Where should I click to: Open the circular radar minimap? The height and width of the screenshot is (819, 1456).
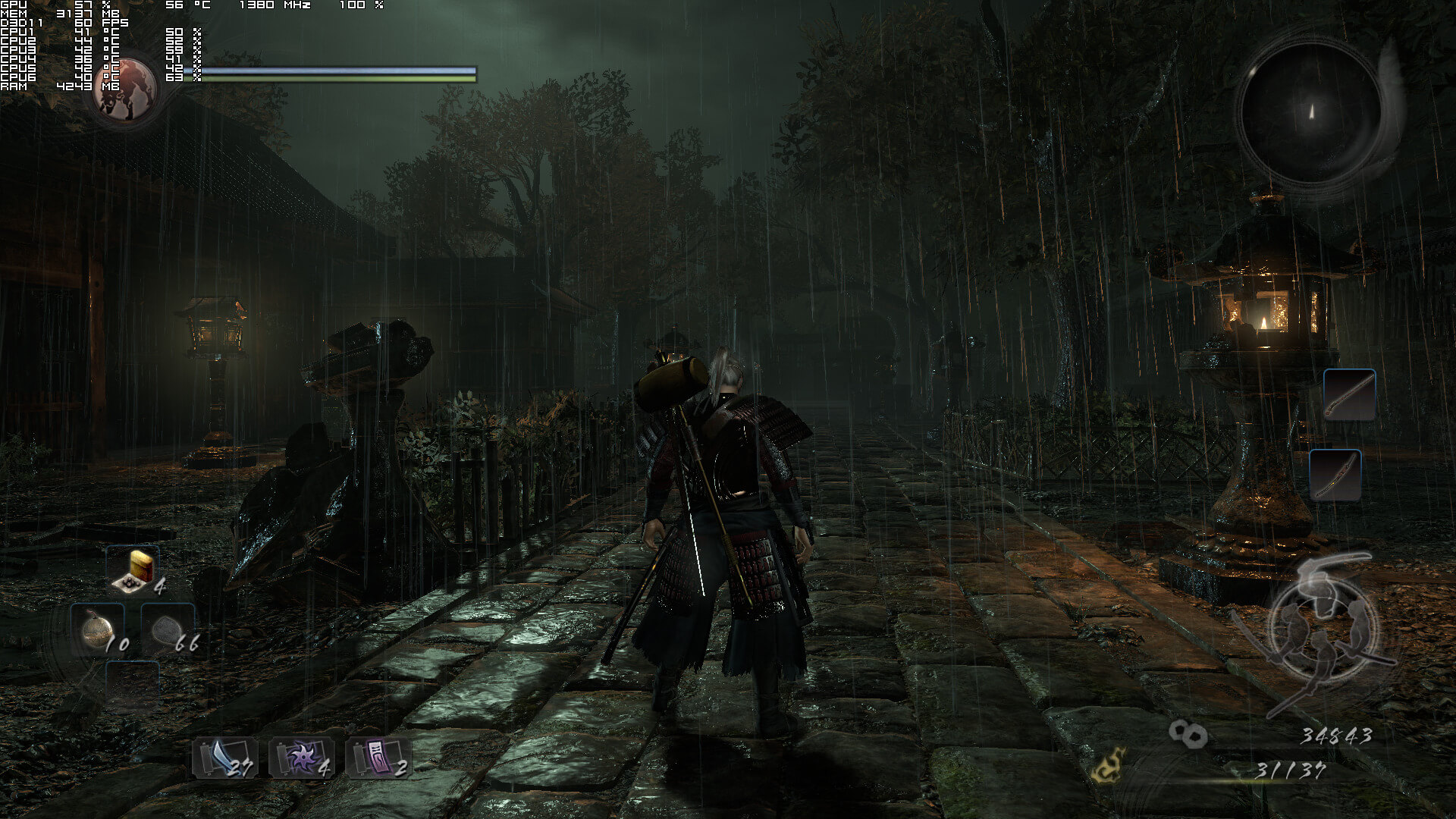coord(1311,114)
